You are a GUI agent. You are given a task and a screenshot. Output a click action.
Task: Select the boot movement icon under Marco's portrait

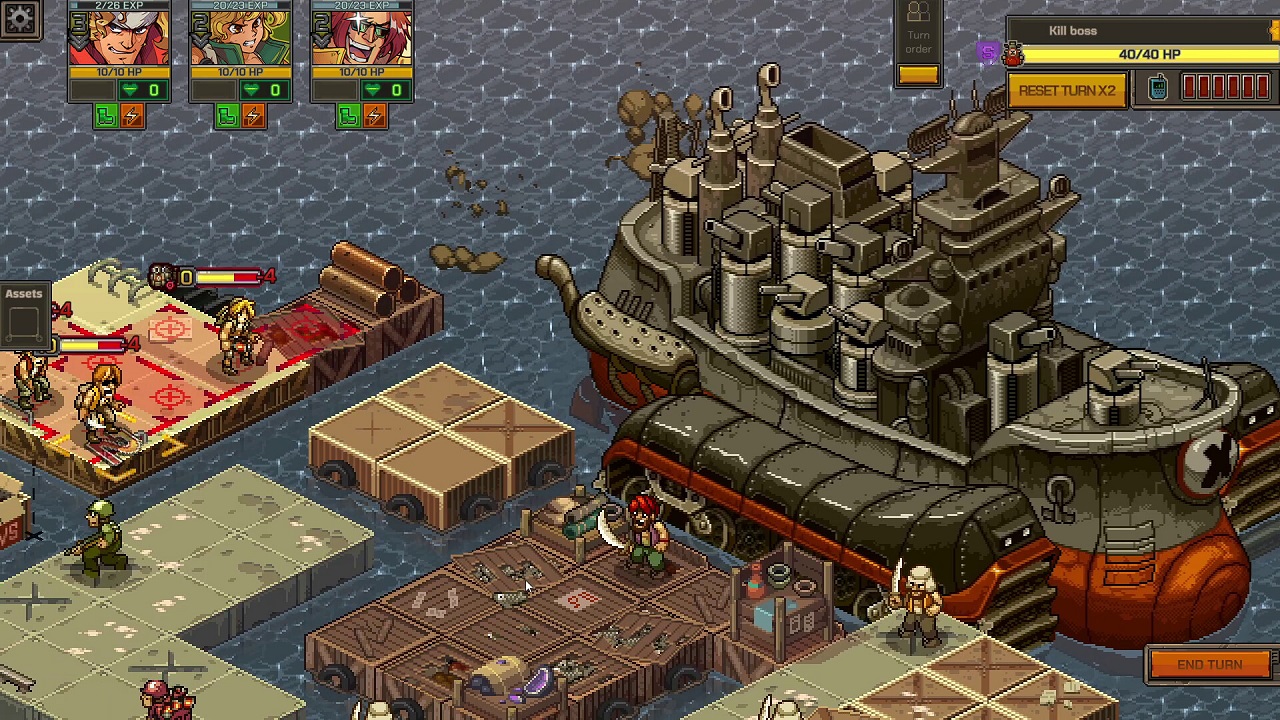[105, 116]
